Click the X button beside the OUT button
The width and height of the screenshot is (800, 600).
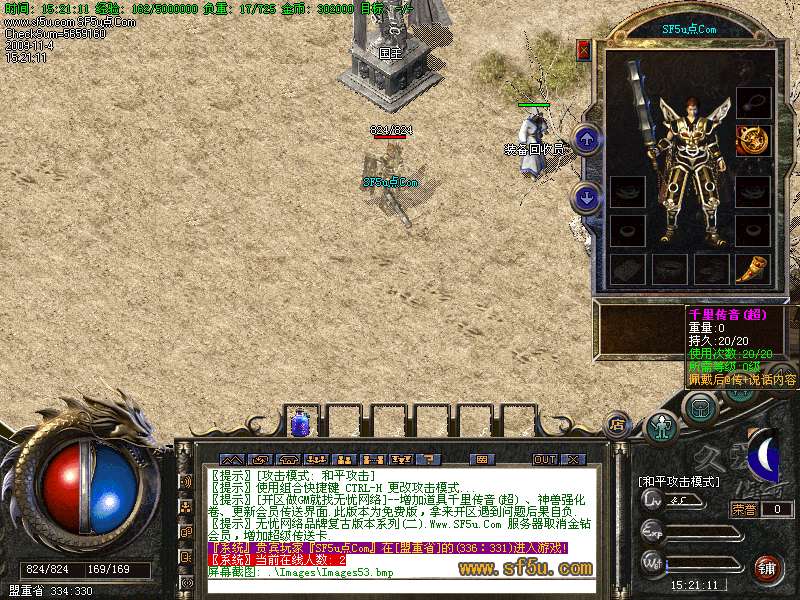[x=572, y=459]
